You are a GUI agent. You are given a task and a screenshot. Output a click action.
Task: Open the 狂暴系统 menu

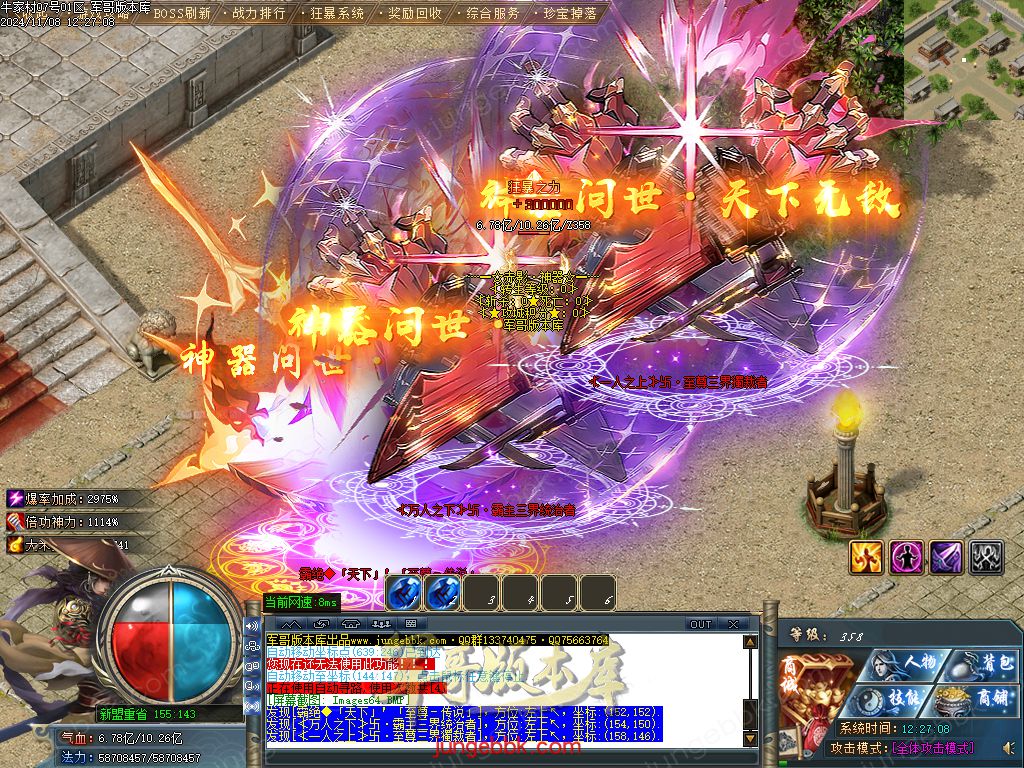coord(336,14)
